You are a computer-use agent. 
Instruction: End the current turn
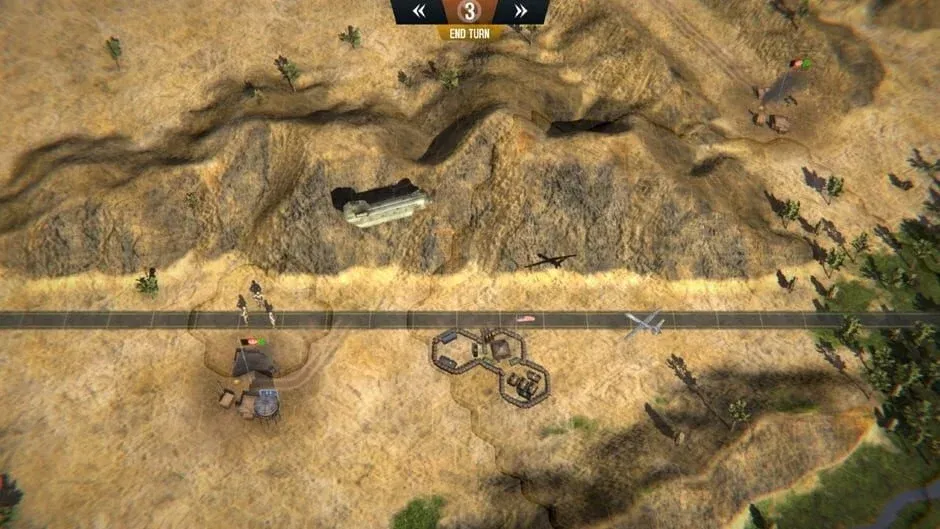click(469, 33)
